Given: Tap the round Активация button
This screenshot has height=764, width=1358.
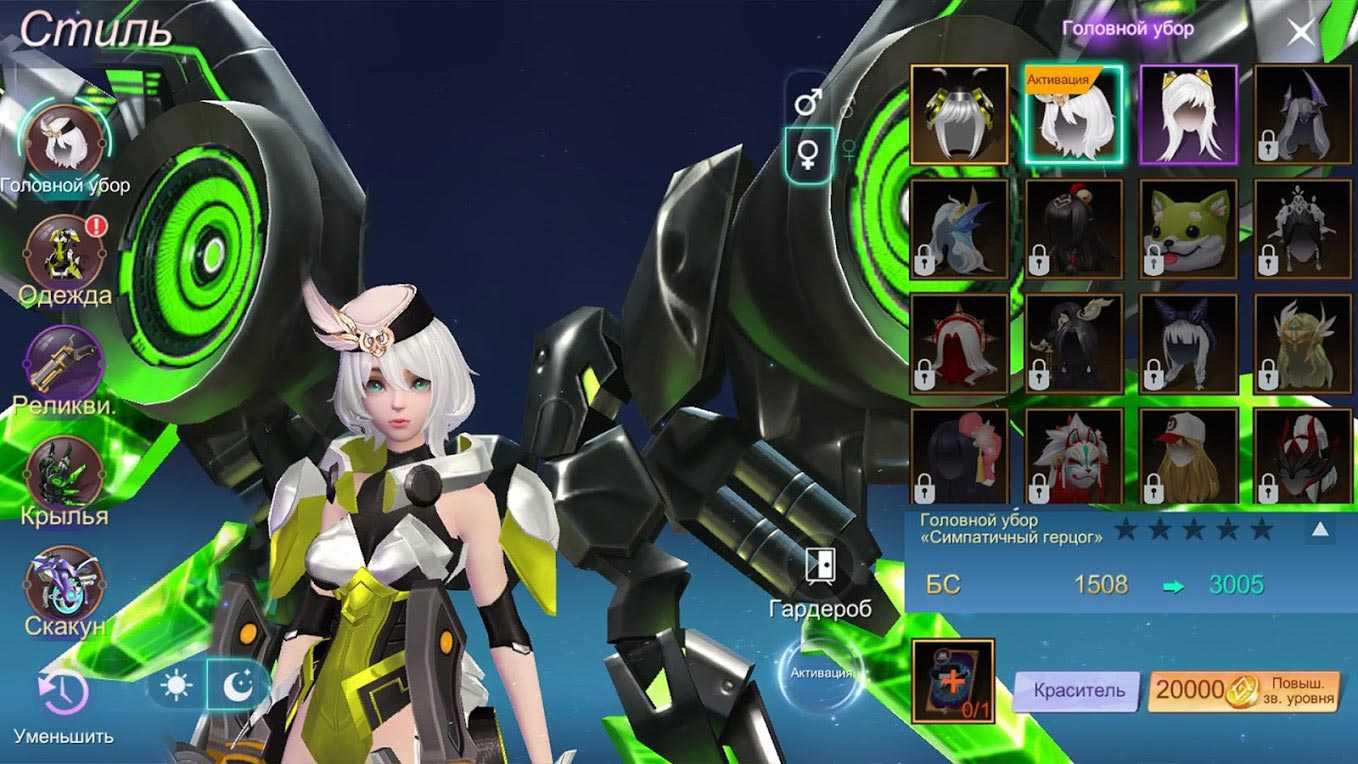Looking at the screenshot, I should pyautogui.click(x=821, y=673).
